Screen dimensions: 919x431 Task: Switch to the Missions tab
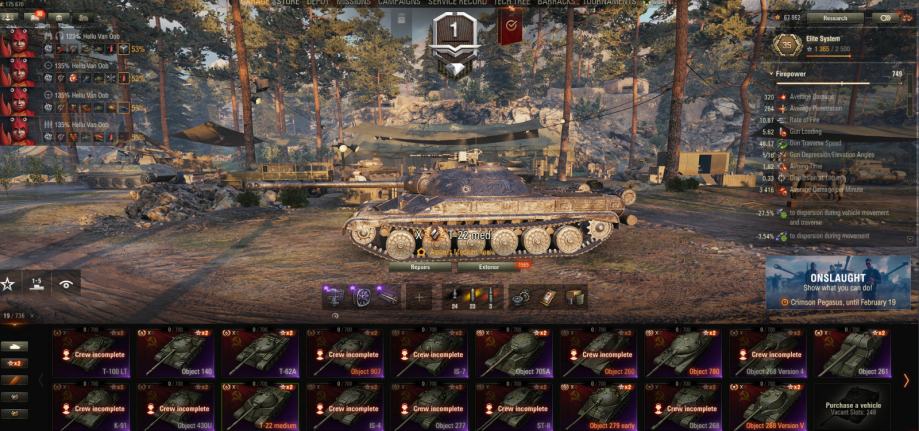pos(353,3)
